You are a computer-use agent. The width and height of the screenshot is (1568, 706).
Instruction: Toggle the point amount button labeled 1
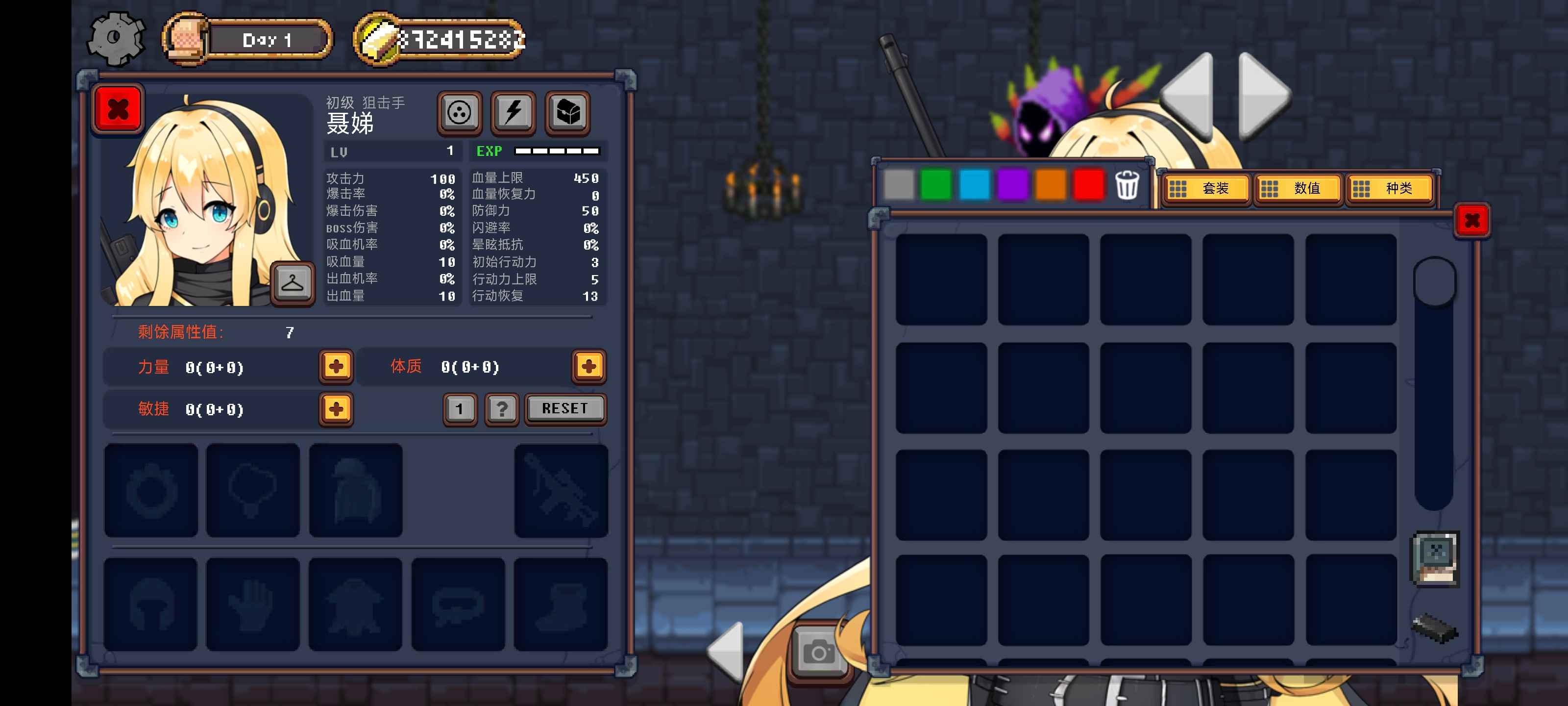click(460, 409)
